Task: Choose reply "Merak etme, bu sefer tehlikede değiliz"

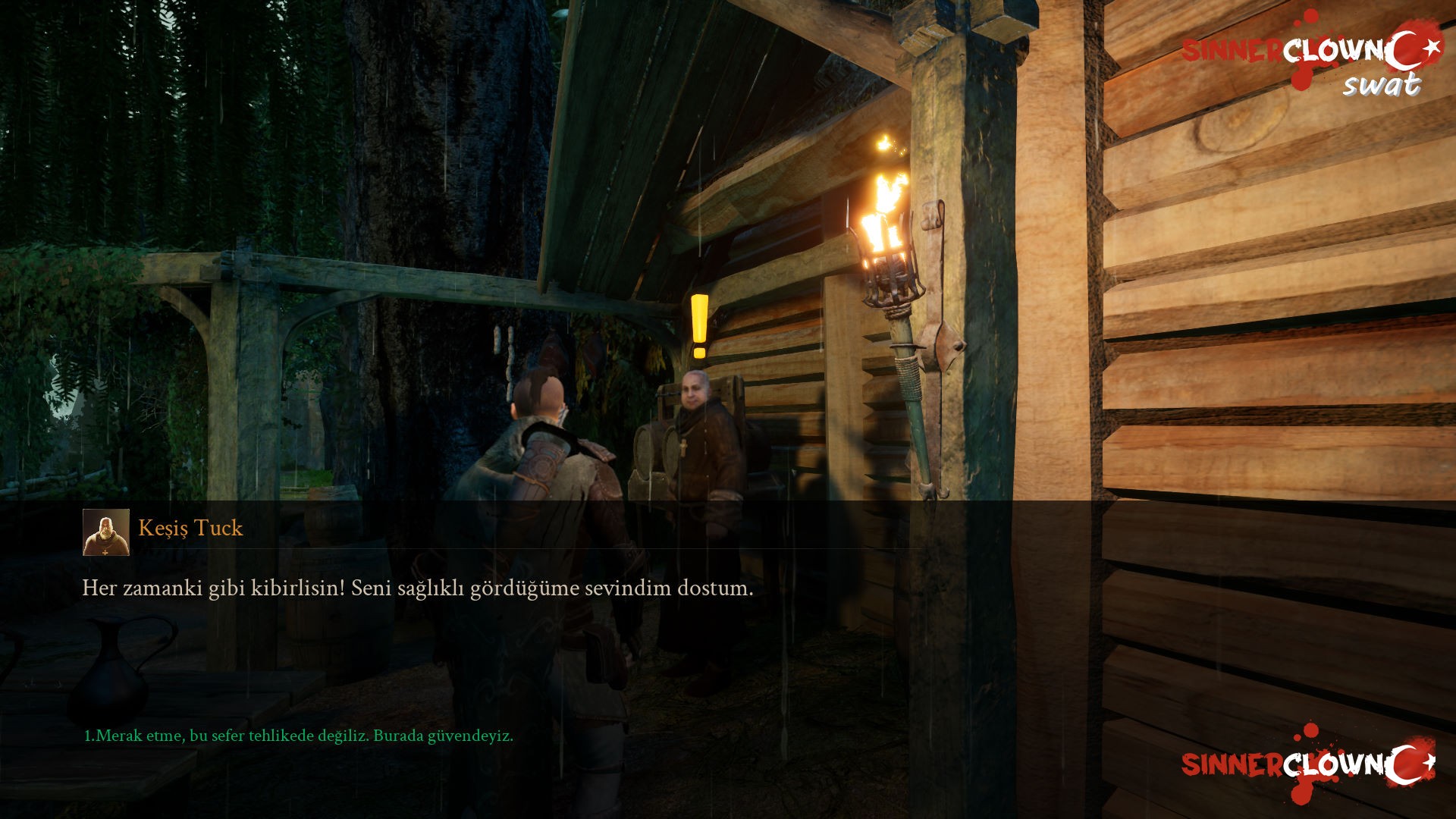Action: pyautogui.click(x=298, y=736)
